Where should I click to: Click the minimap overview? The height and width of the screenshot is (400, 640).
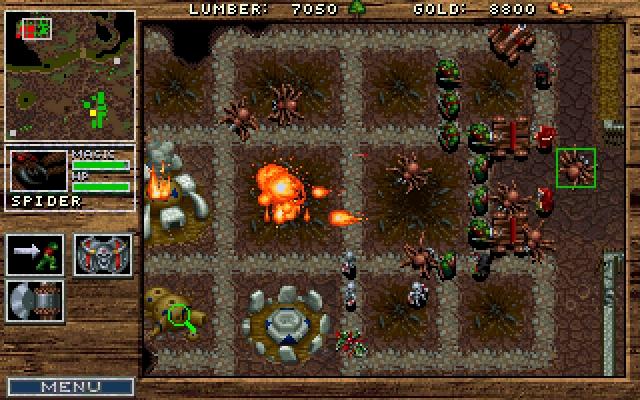[70, 76]
